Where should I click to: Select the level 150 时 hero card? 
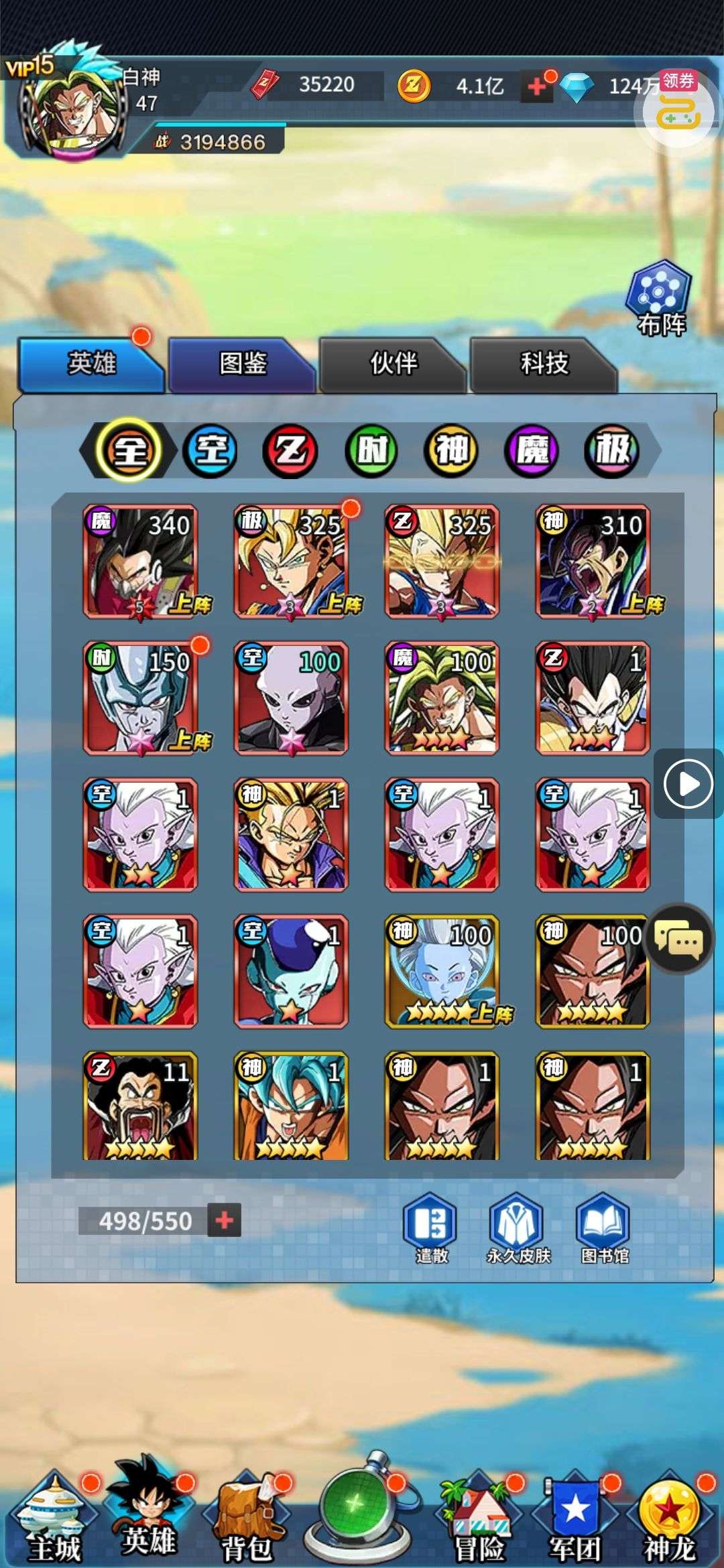140,698
